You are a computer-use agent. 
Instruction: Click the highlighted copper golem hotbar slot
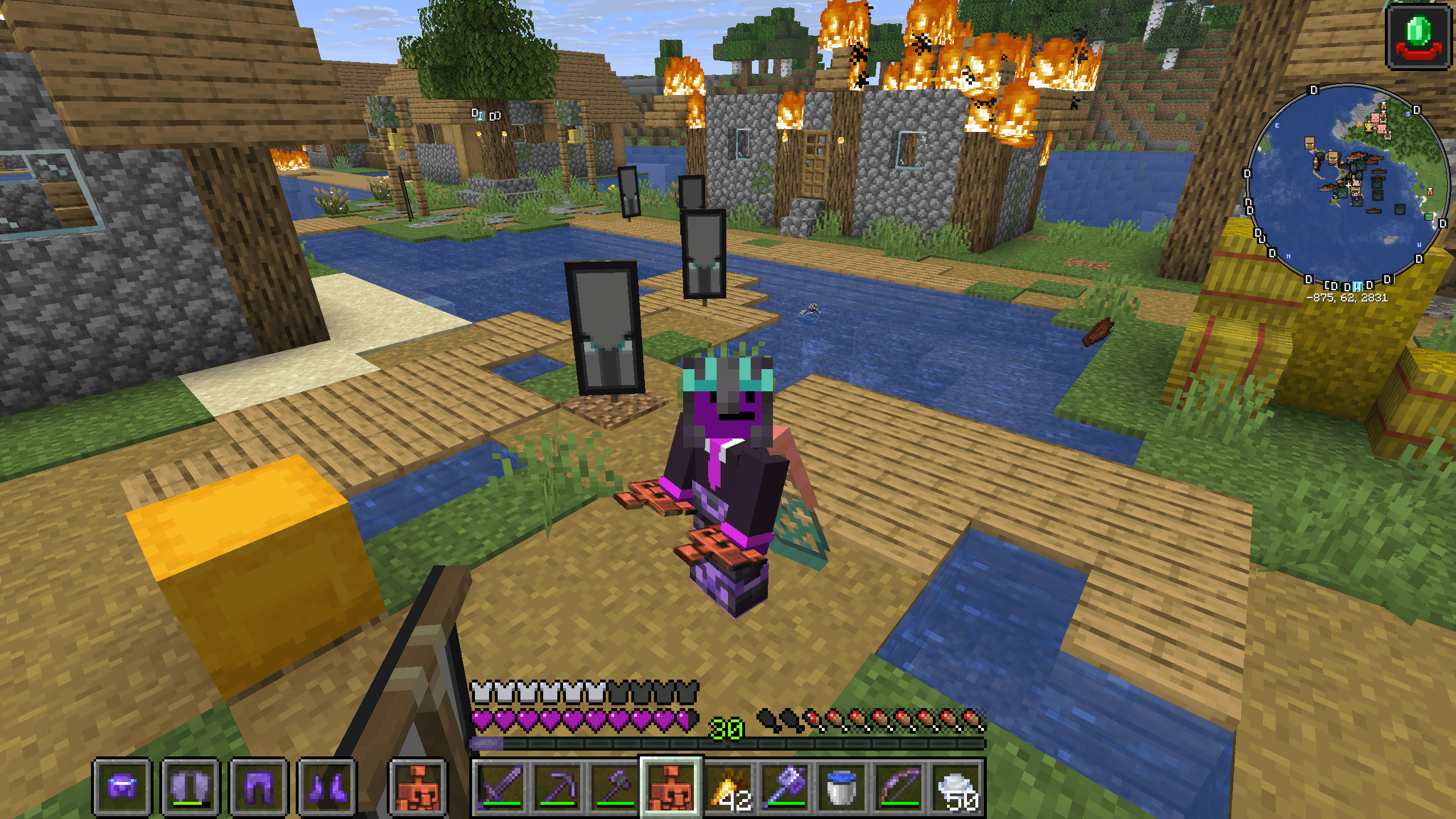click(672, 787)
